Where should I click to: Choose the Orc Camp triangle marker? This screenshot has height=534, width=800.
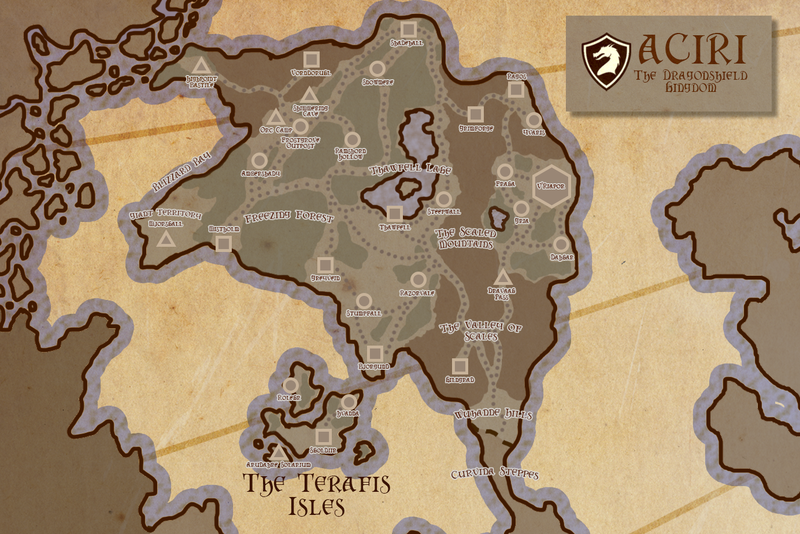coord(275,118)
